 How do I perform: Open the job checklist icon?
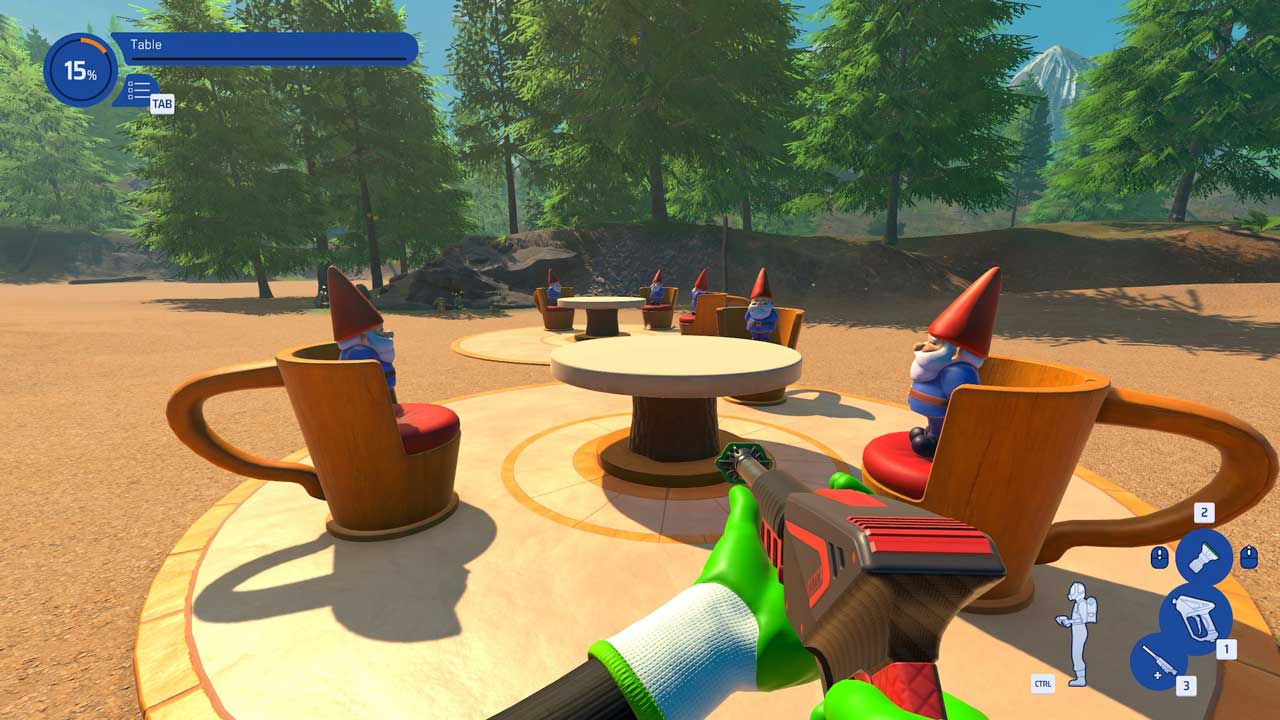coord(139,89)
